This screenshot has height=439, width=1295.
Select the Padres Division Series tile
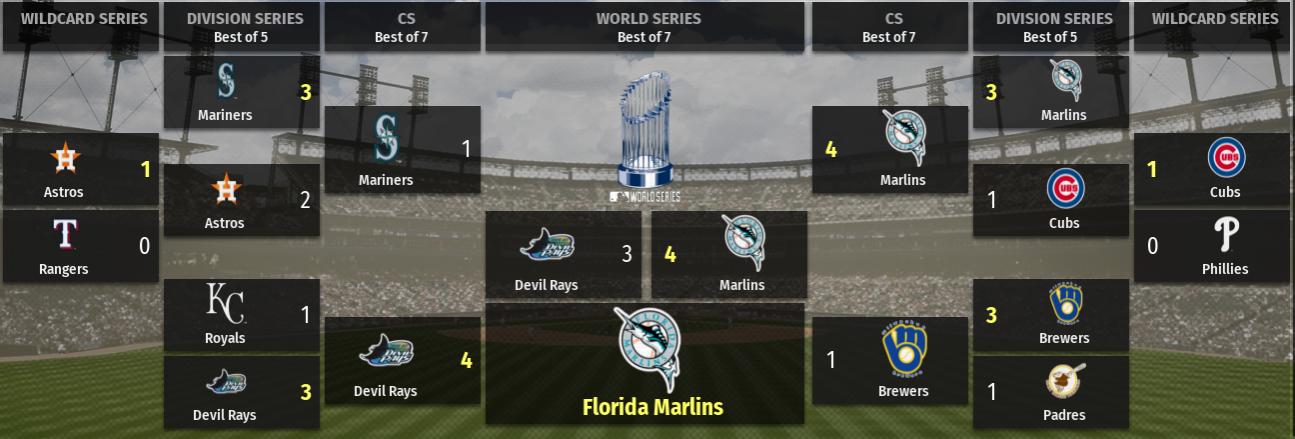click(1050, 392)
